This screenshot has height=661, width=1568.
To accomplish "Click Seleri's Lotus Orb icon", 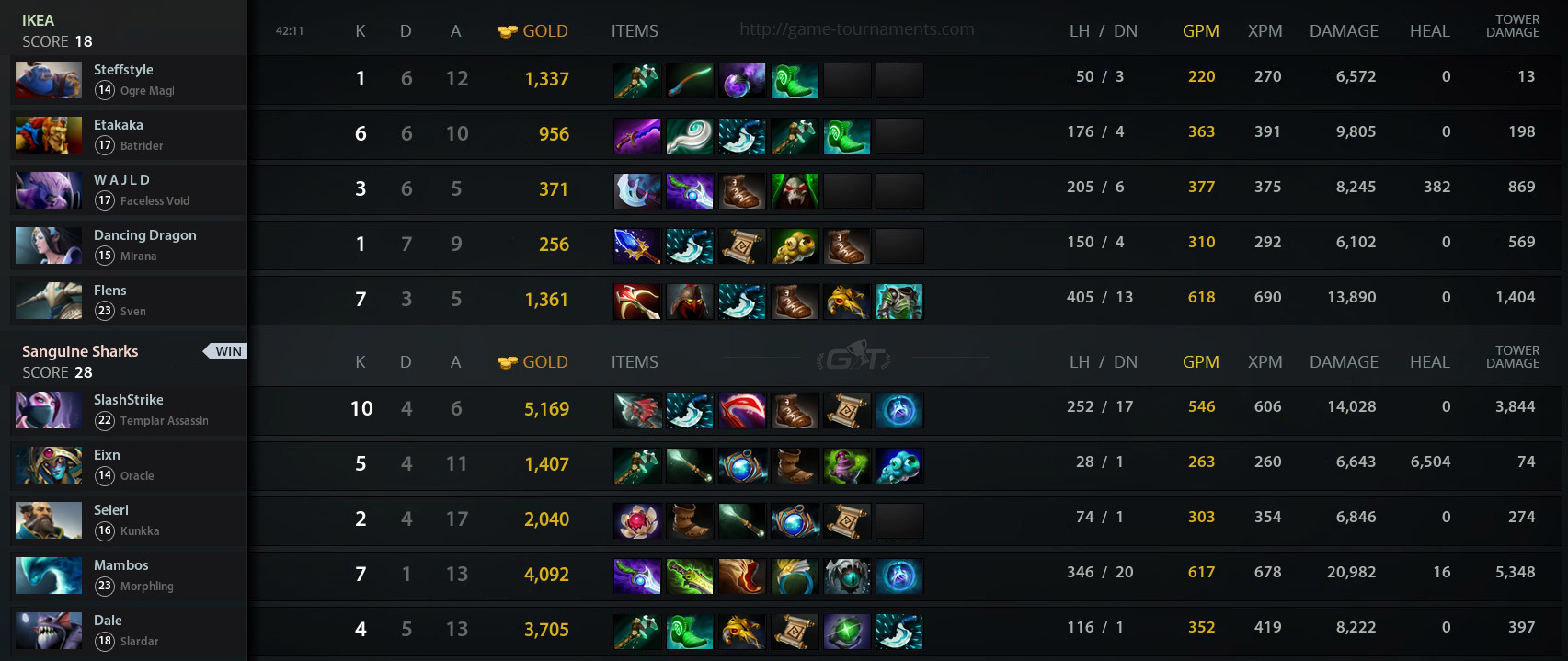I will 636,521.
